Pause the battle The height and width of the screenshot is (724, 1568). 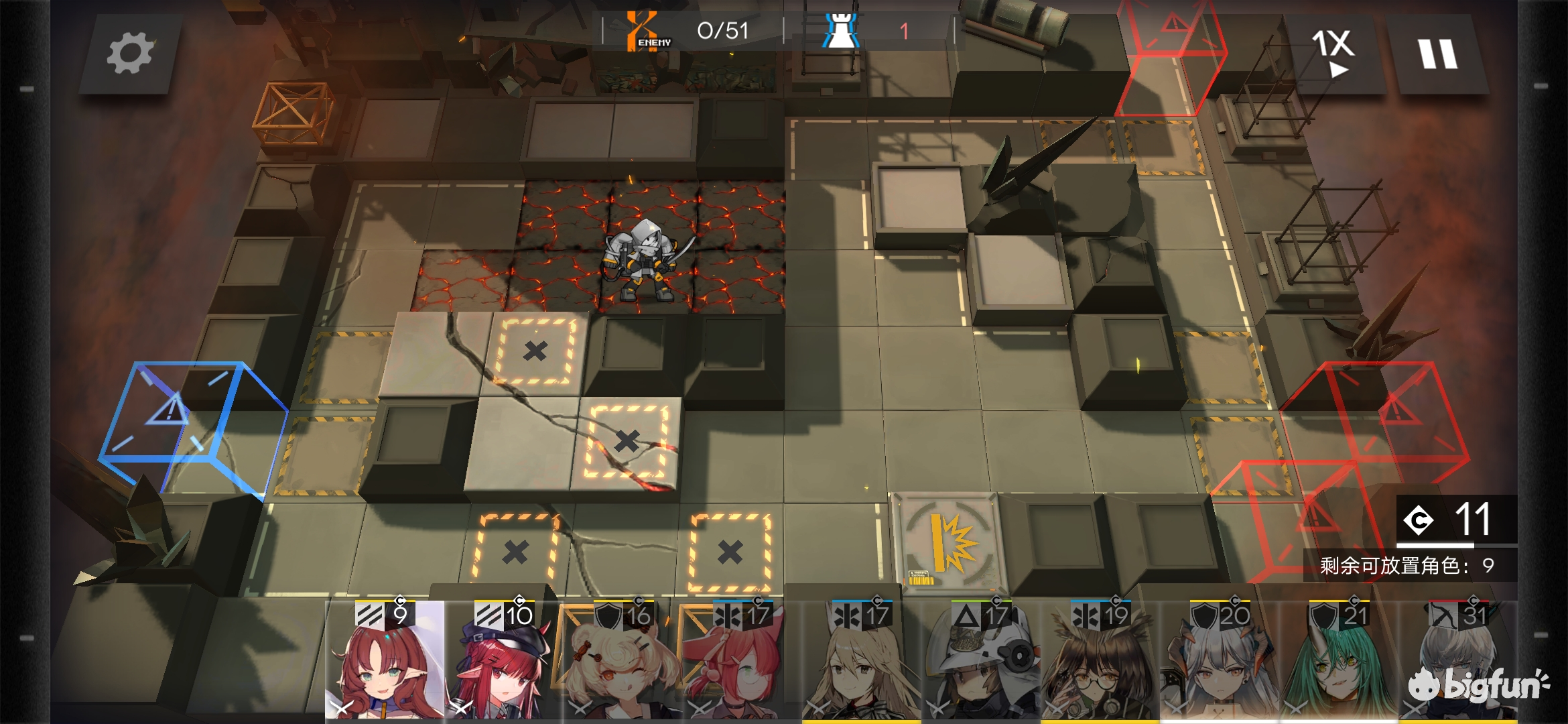(x=1437, y=54)
